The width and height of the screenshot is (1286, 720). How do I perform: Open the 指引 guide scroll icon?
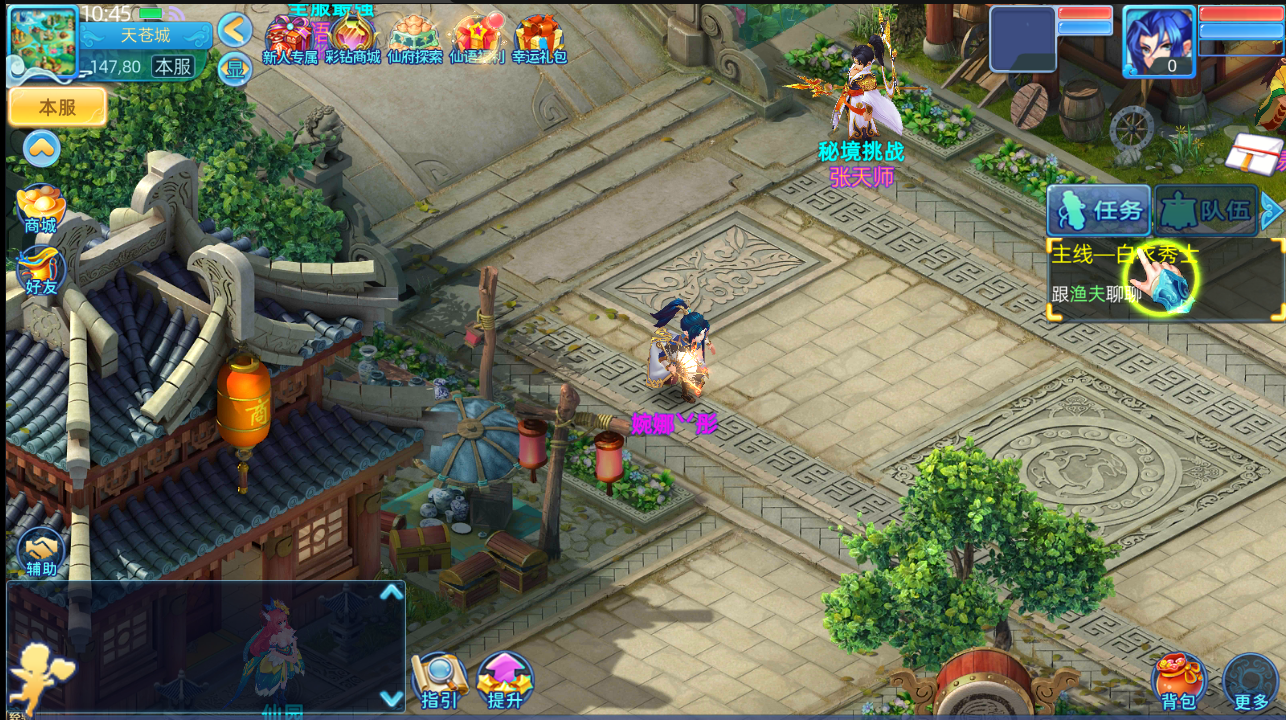[439, 680]
